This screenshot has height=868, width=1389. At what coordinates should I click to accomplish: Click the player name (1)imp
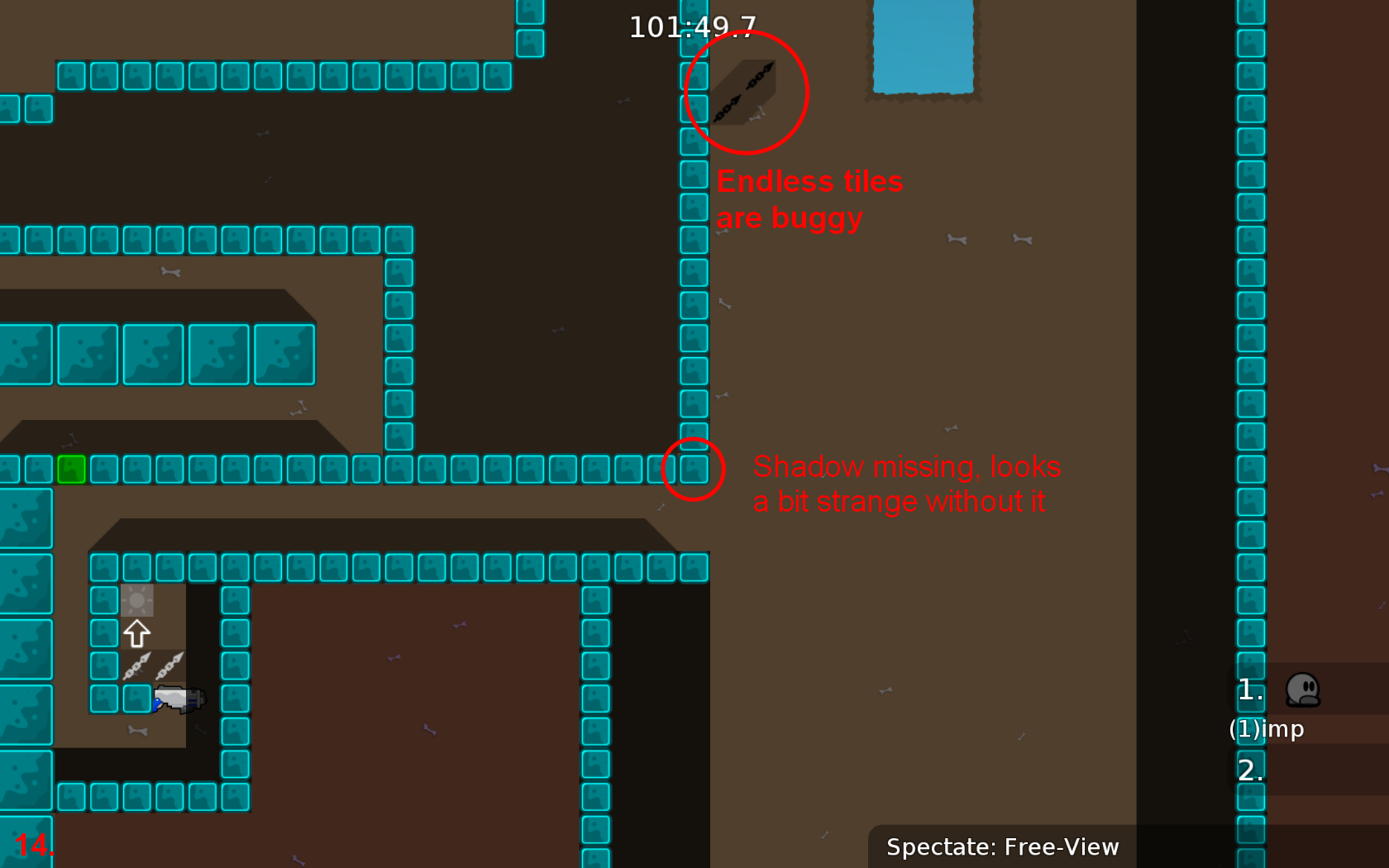tap(1266, 729)
